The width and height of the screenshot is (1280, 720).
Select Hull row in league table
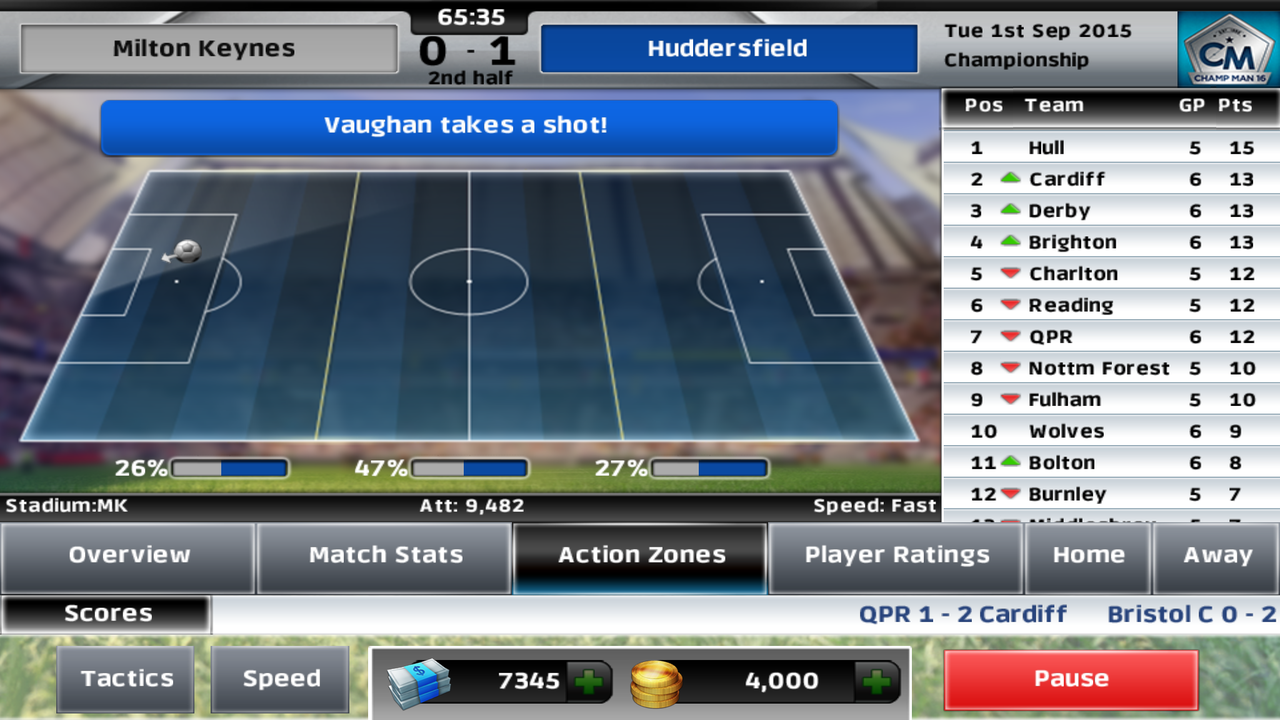[1110, 148]
